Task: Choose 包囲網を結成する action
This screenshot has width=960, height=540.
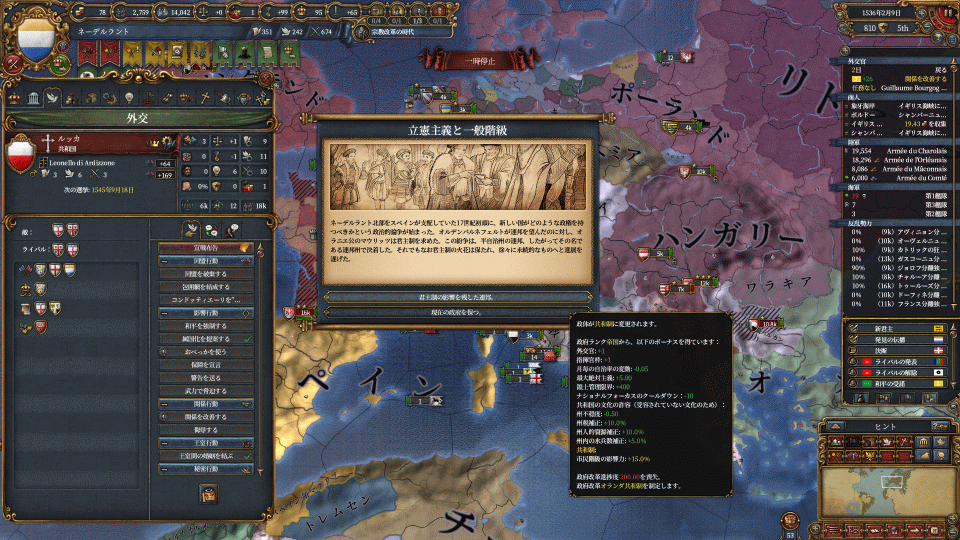Action: click(x=203, y=287)
